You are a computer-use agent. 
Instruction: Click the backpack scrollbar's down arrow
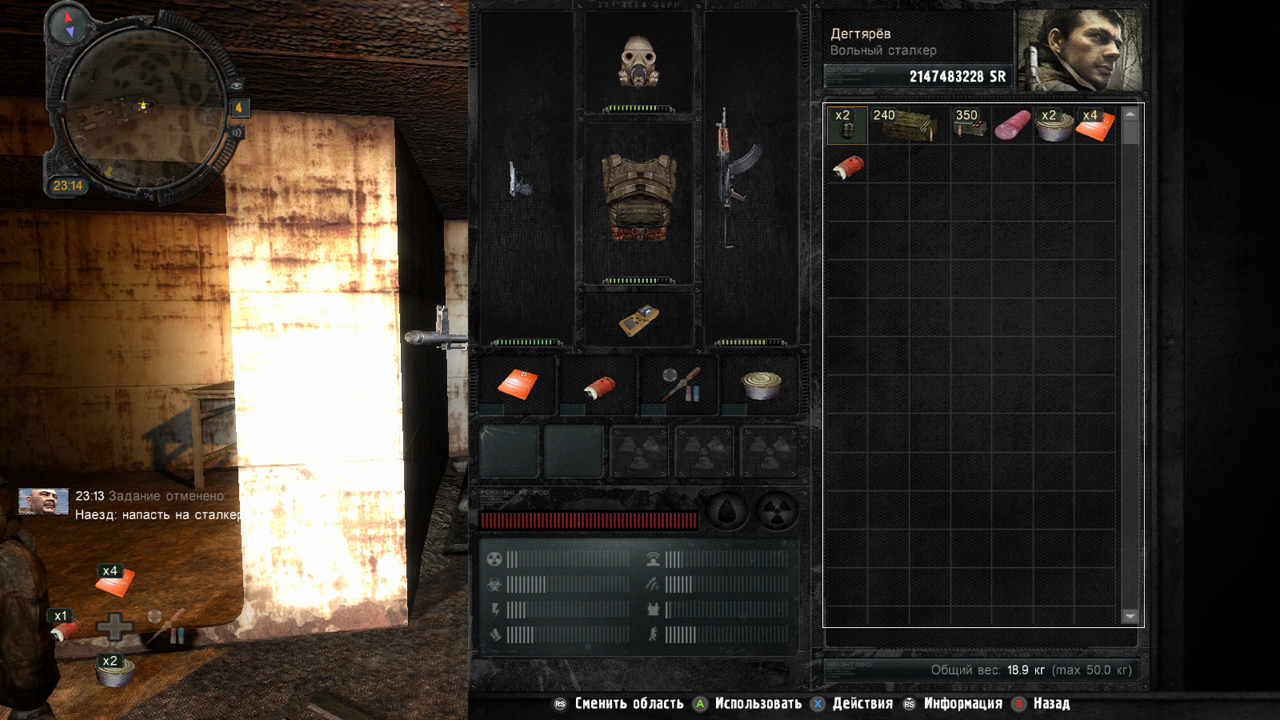(x=1131, y=616)
